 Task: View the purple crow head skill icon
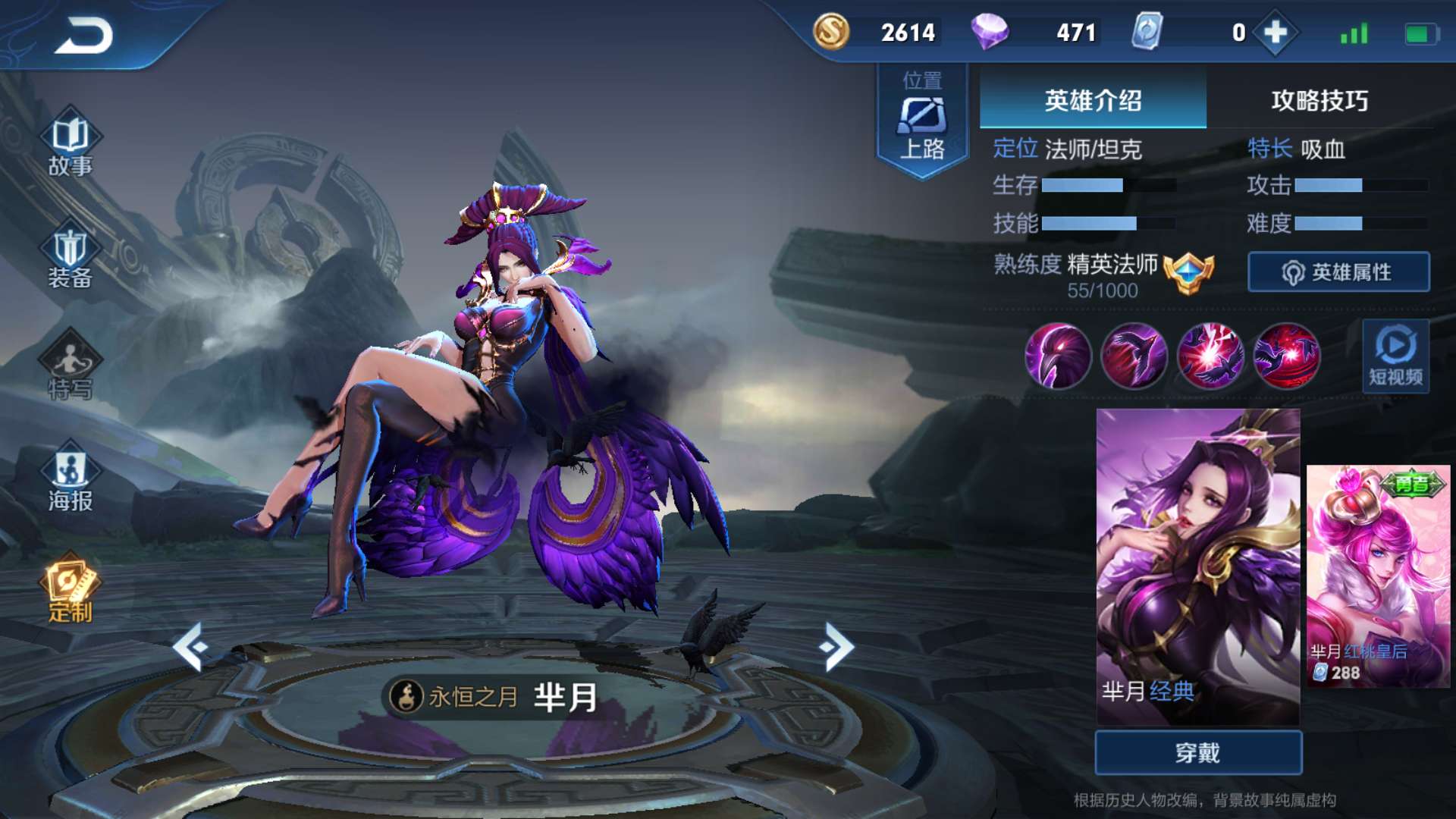(x=1058, y=356)
